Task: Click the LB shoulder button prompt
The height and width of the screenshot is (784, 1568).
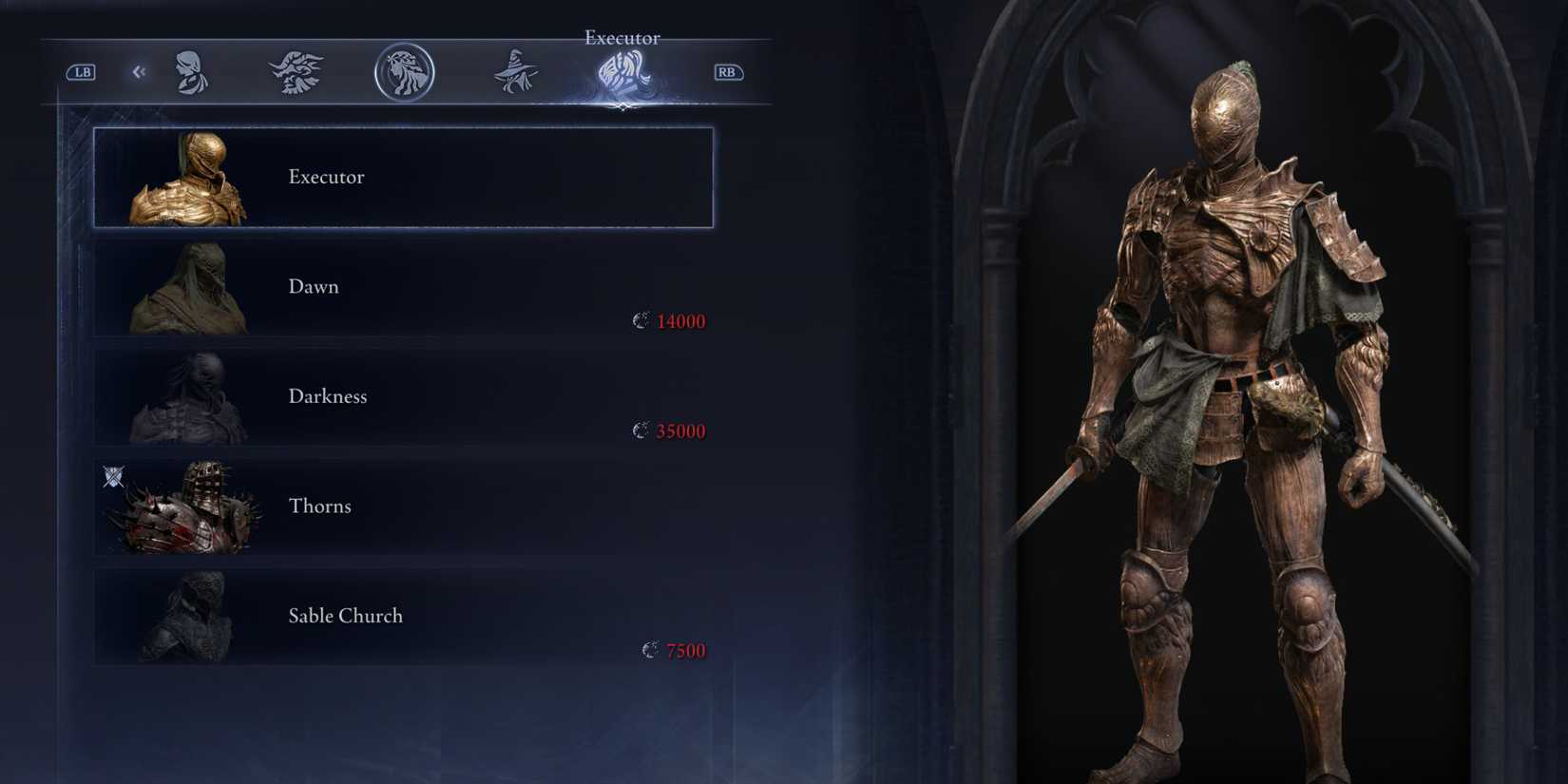Action: coord(80,72)
